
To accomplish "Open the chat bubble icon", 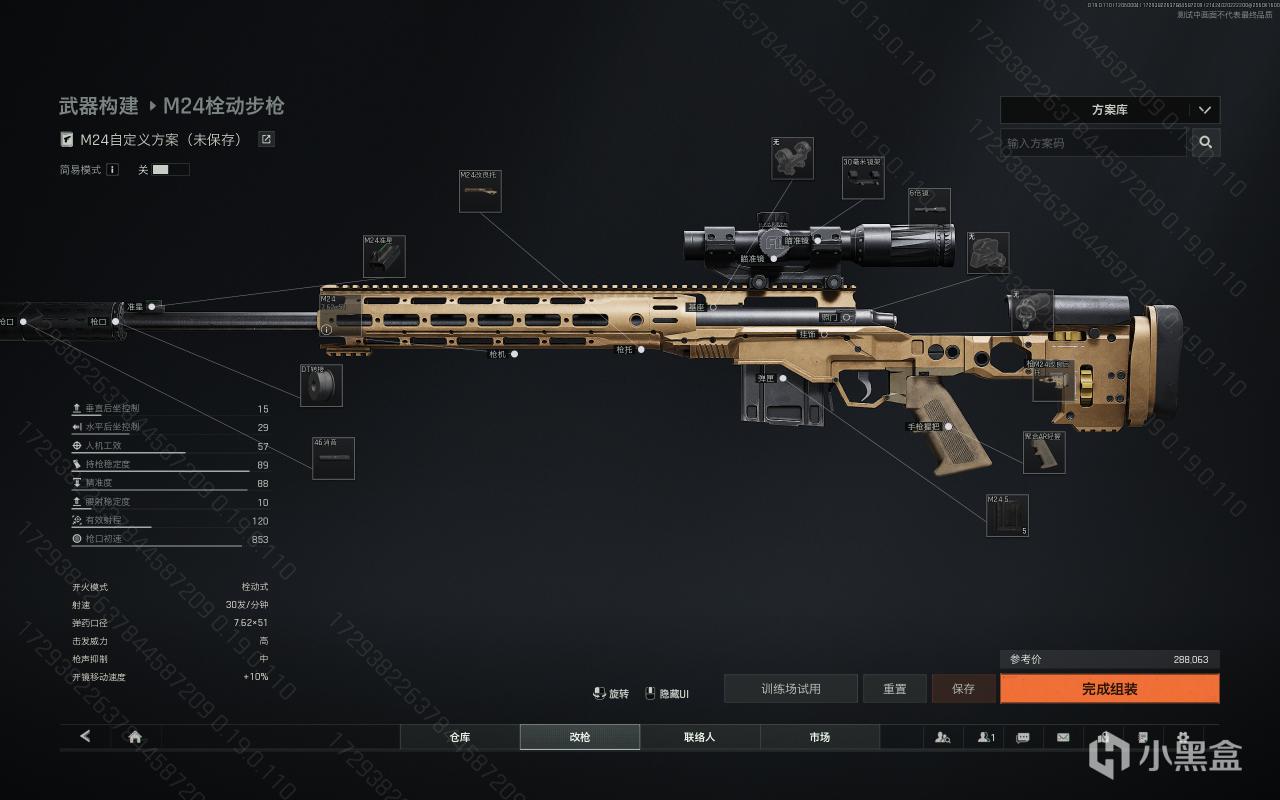I will pos(1022,737).
